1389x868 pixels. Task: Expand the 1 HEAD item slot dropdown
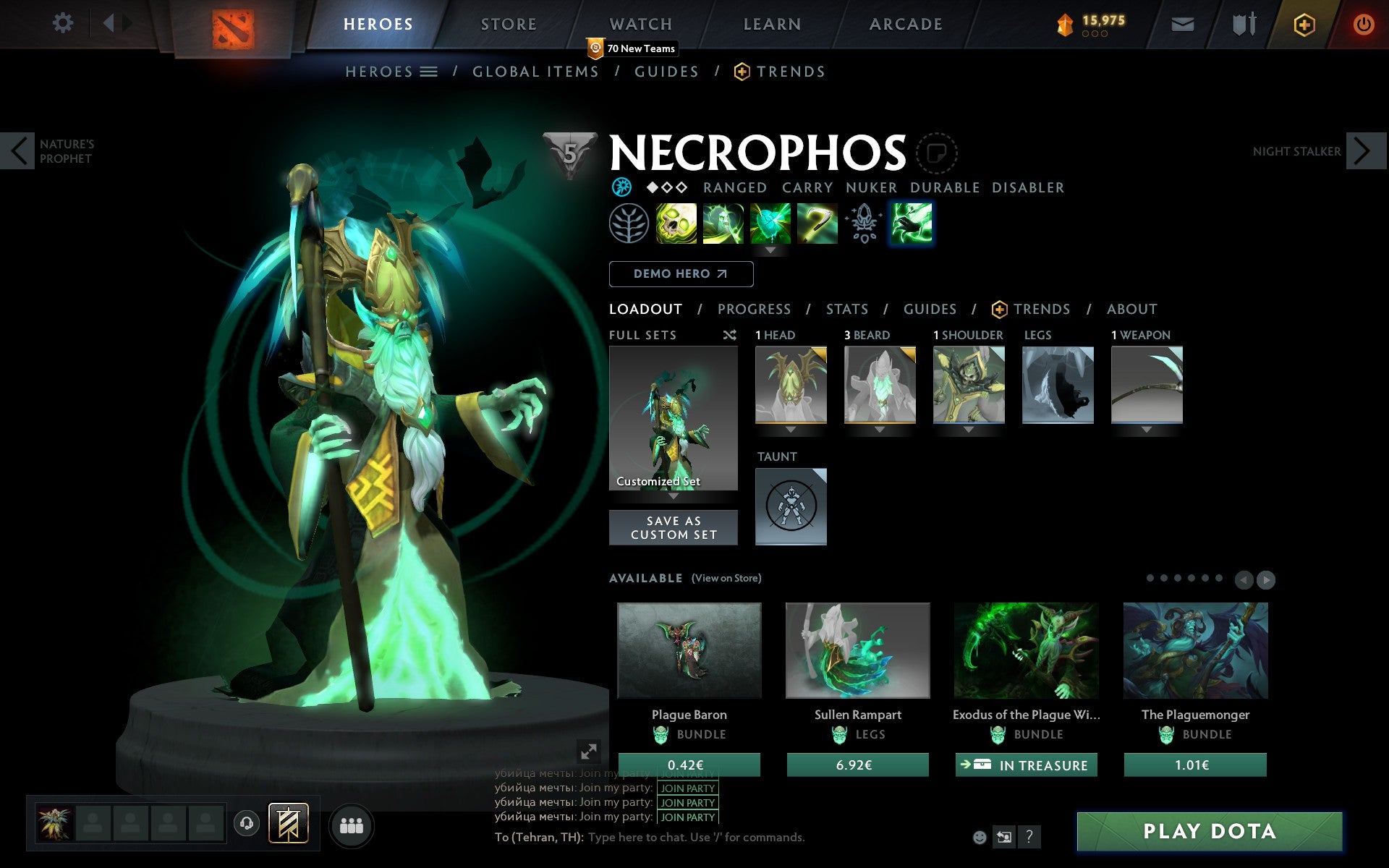pyautogui.click(x=791, y=428)
